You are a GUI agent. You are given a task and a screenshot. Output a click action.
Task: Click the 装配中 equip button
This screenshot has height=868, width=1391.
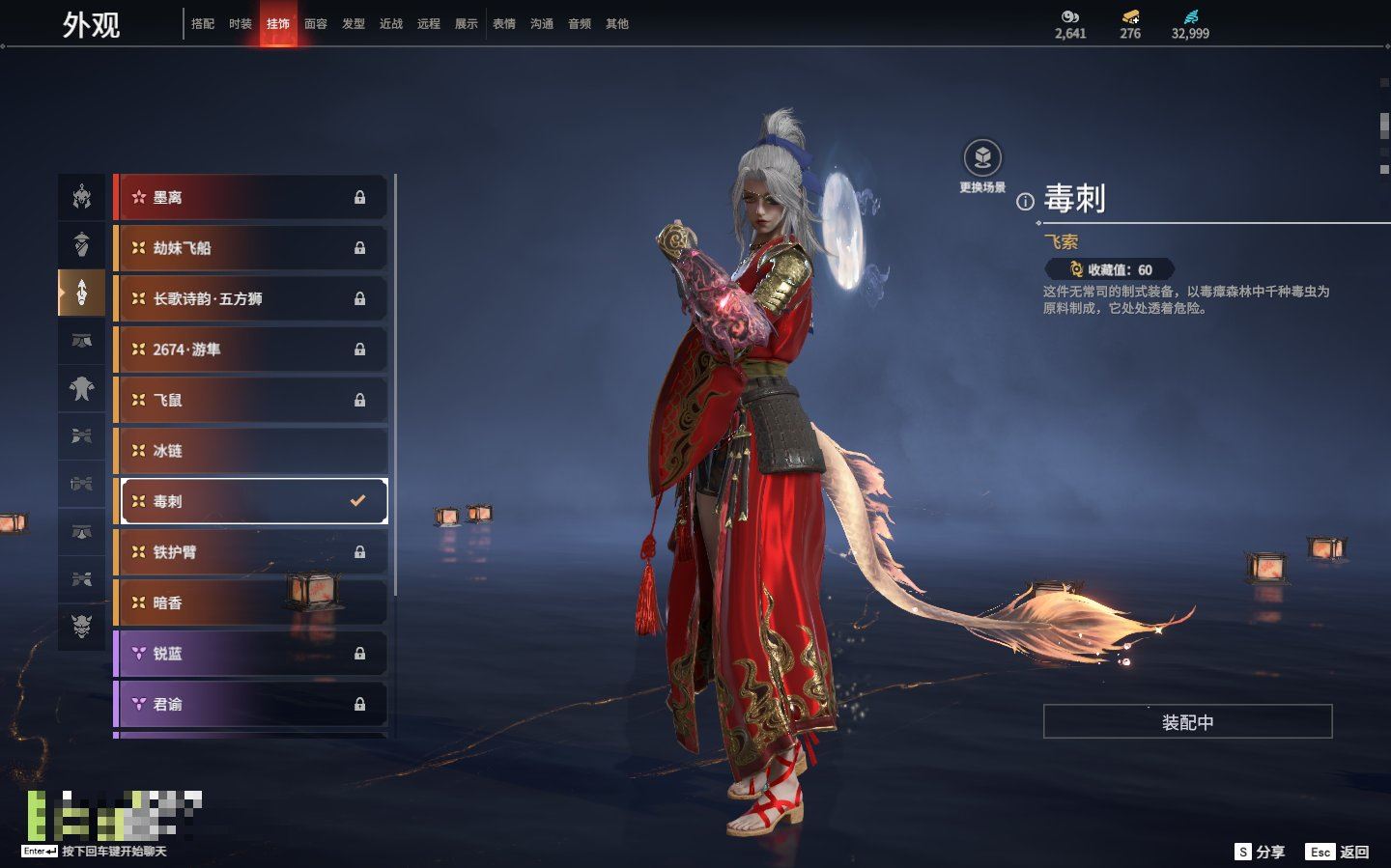tap(1187, 722)
